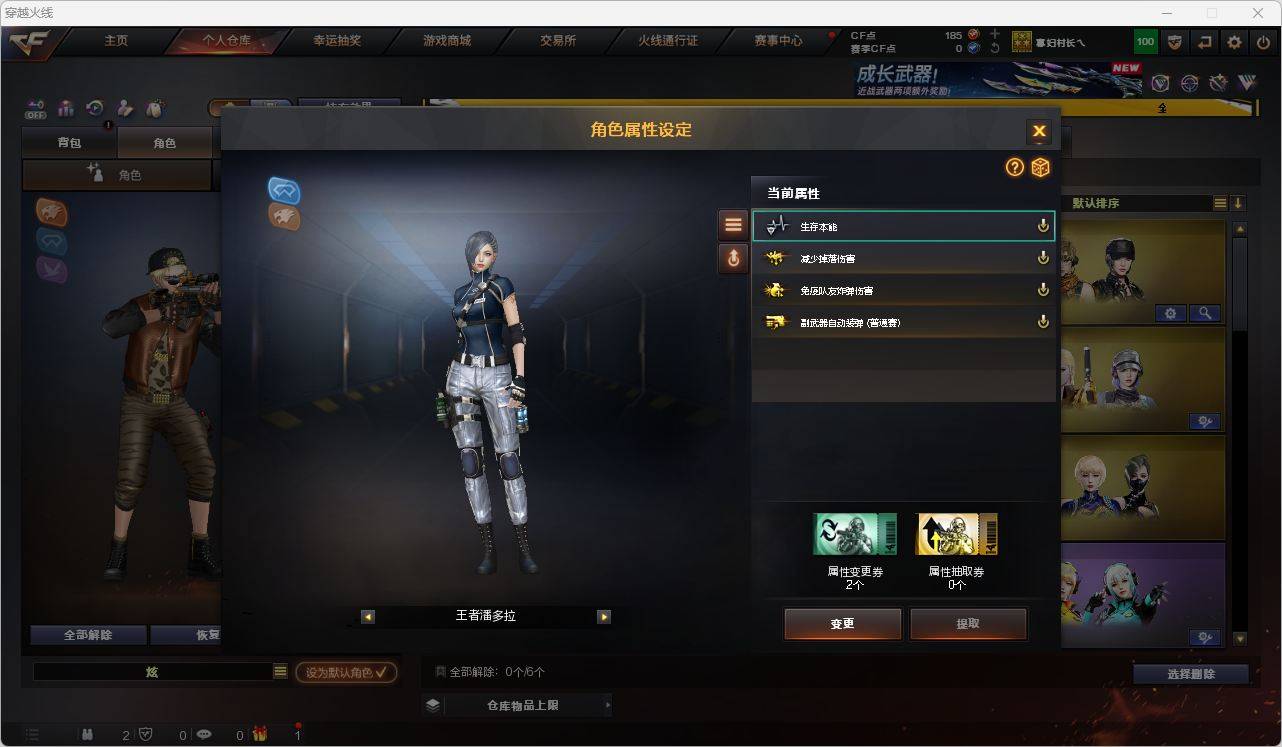Expand the right arrow next to 王者潘多拉
Screen dimensions: 1282x747
[x=604, y=617]
